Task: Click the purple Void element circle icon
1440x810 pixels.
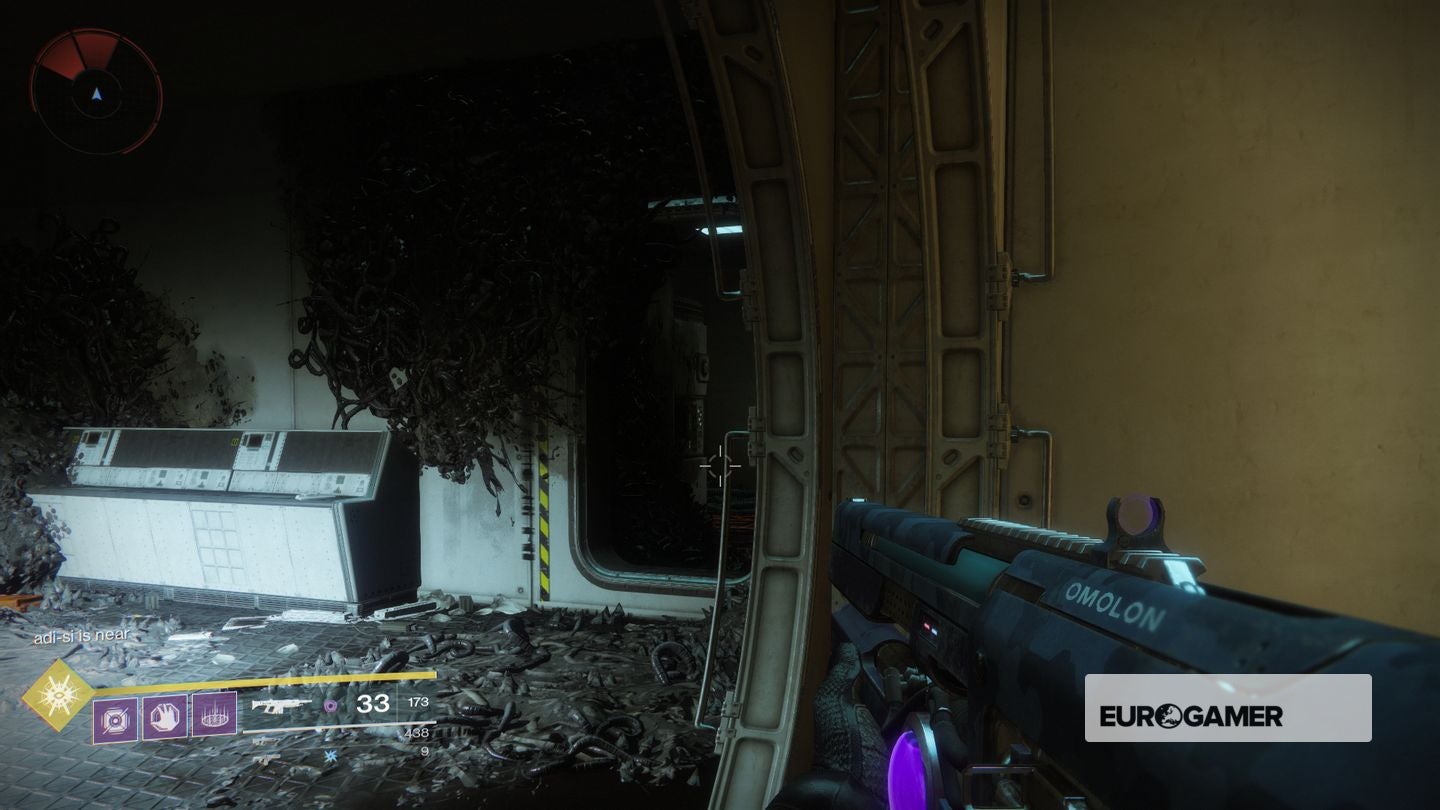Action: tap(331, 706)
